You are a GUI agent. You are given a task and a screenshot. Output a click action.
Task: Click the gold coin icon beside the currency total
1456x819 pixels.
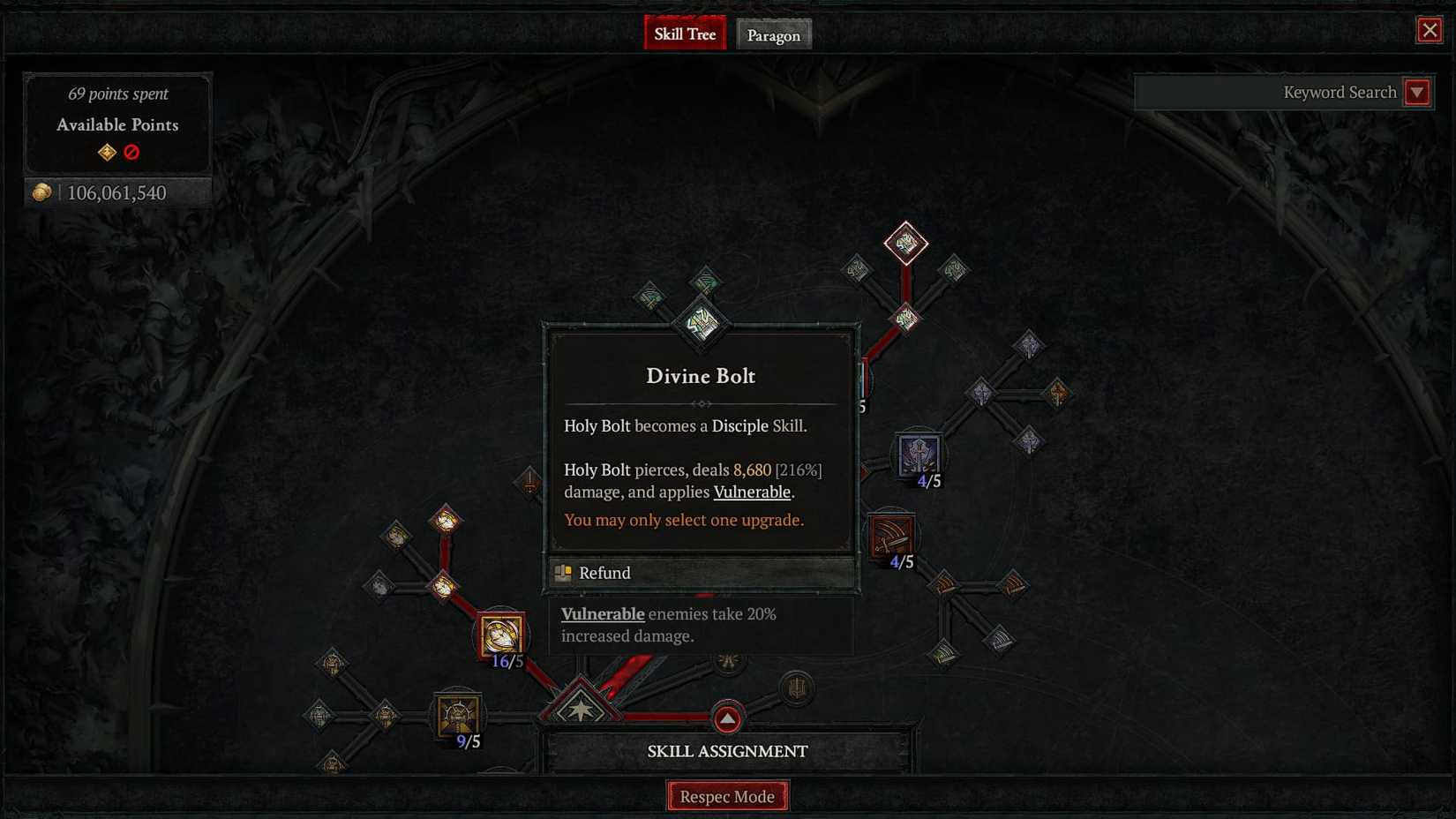pos(41,192)
